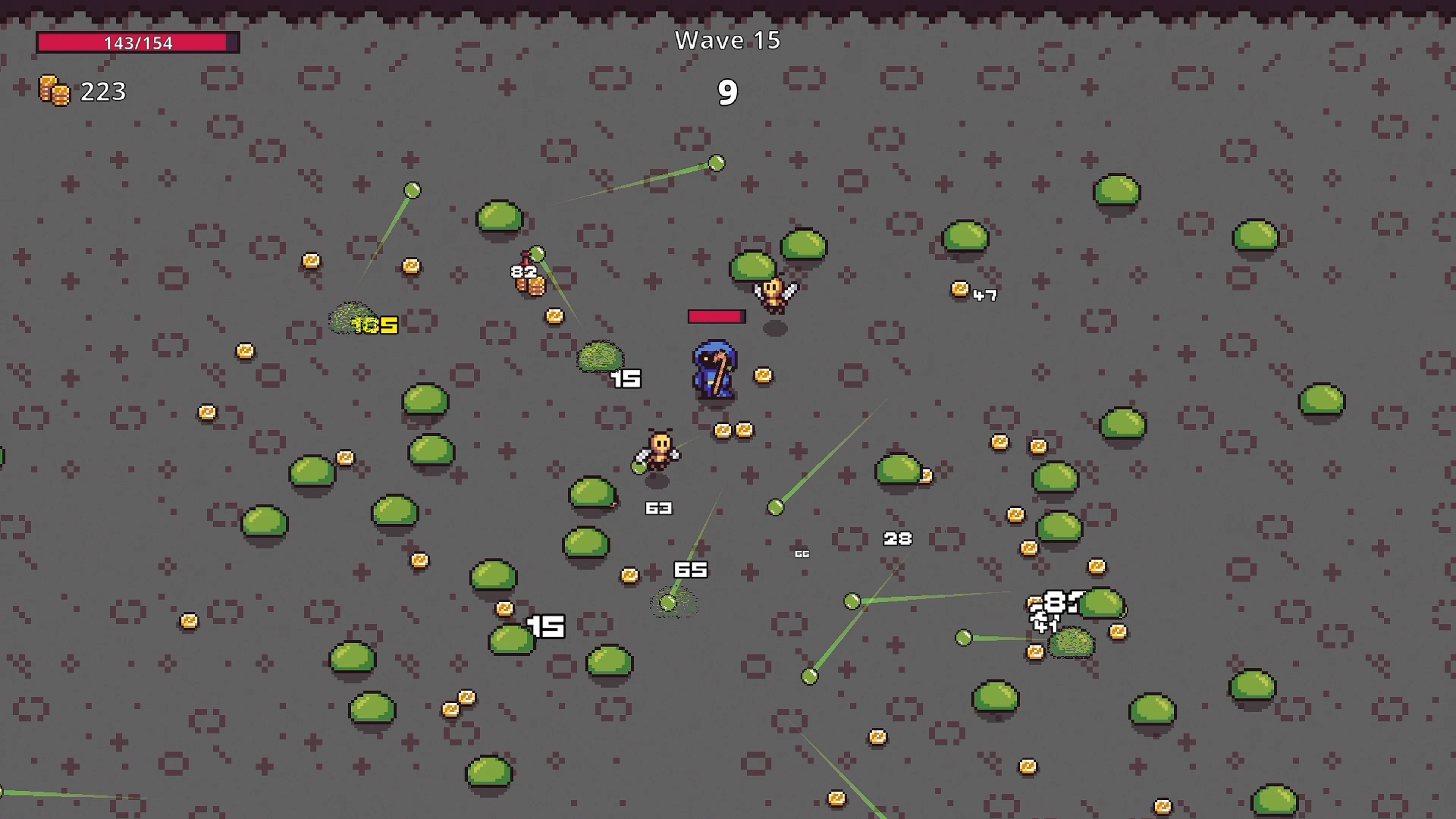Click the leafy bush showing 15 damage
The width and height of the screenshot is (1456, 819).
click(x=601, y=357)
